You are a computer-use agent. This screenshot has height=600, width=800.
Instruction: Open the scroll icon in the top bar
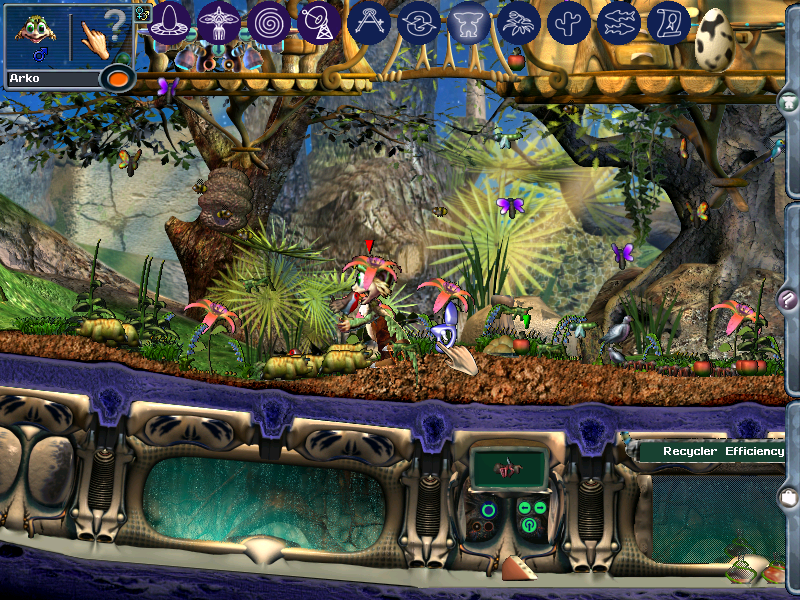669,22
